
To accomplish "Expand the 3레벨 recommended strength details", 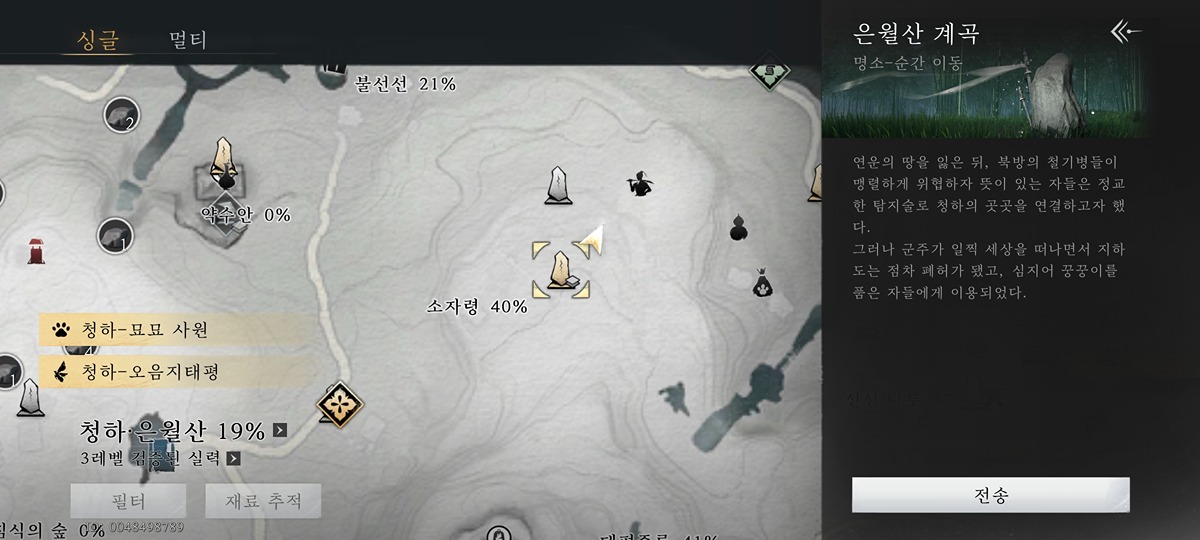I will pyautogui.click(x=233, y=459).
